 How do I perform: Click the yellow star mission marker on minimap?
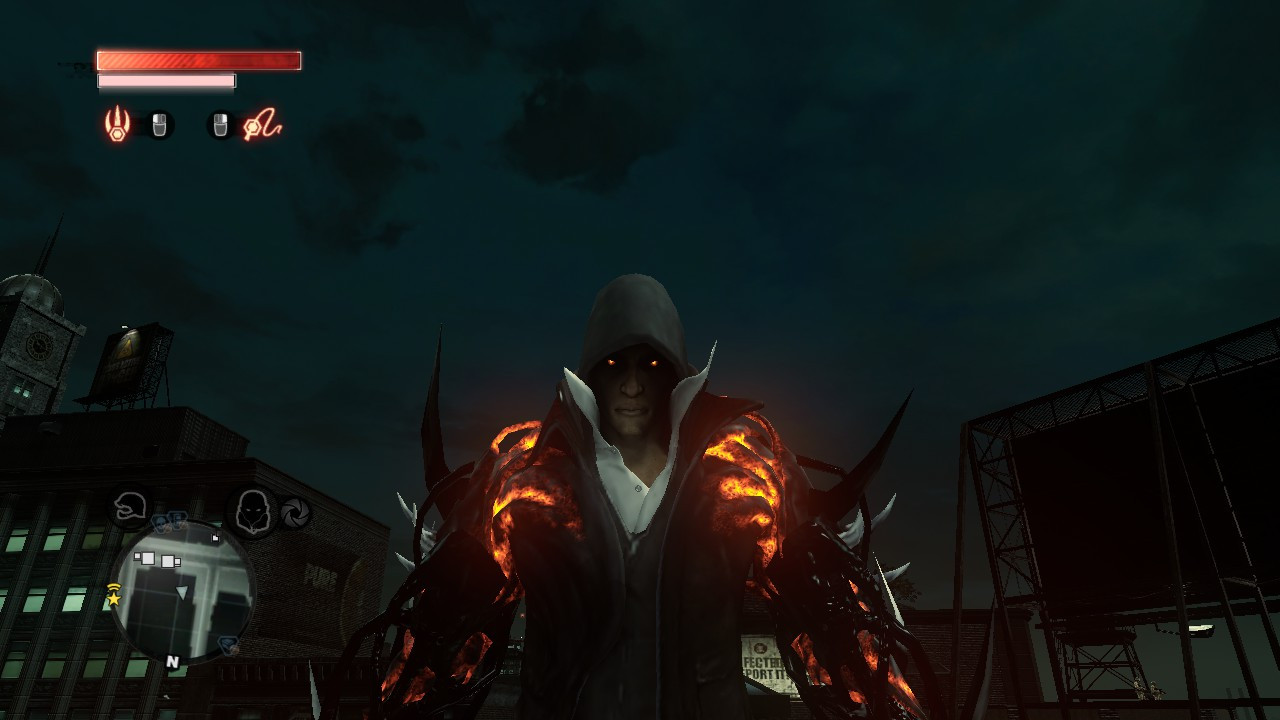coord(114,598)
